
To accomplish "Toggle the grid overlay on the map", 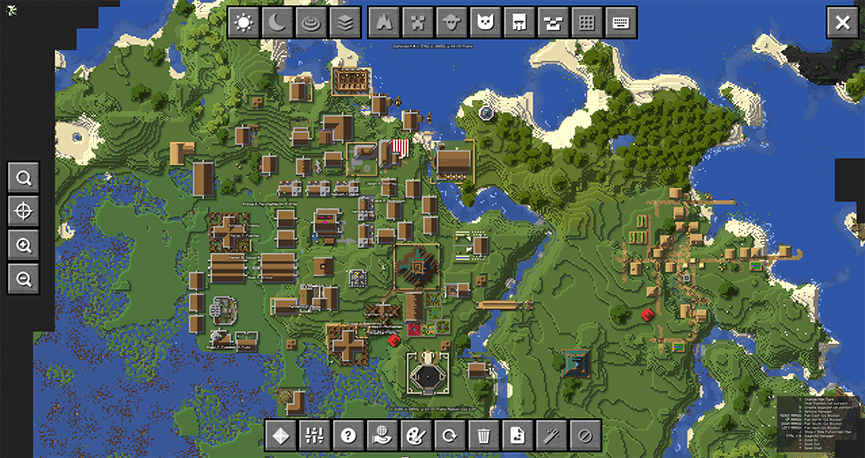I will tap(588, 23).
